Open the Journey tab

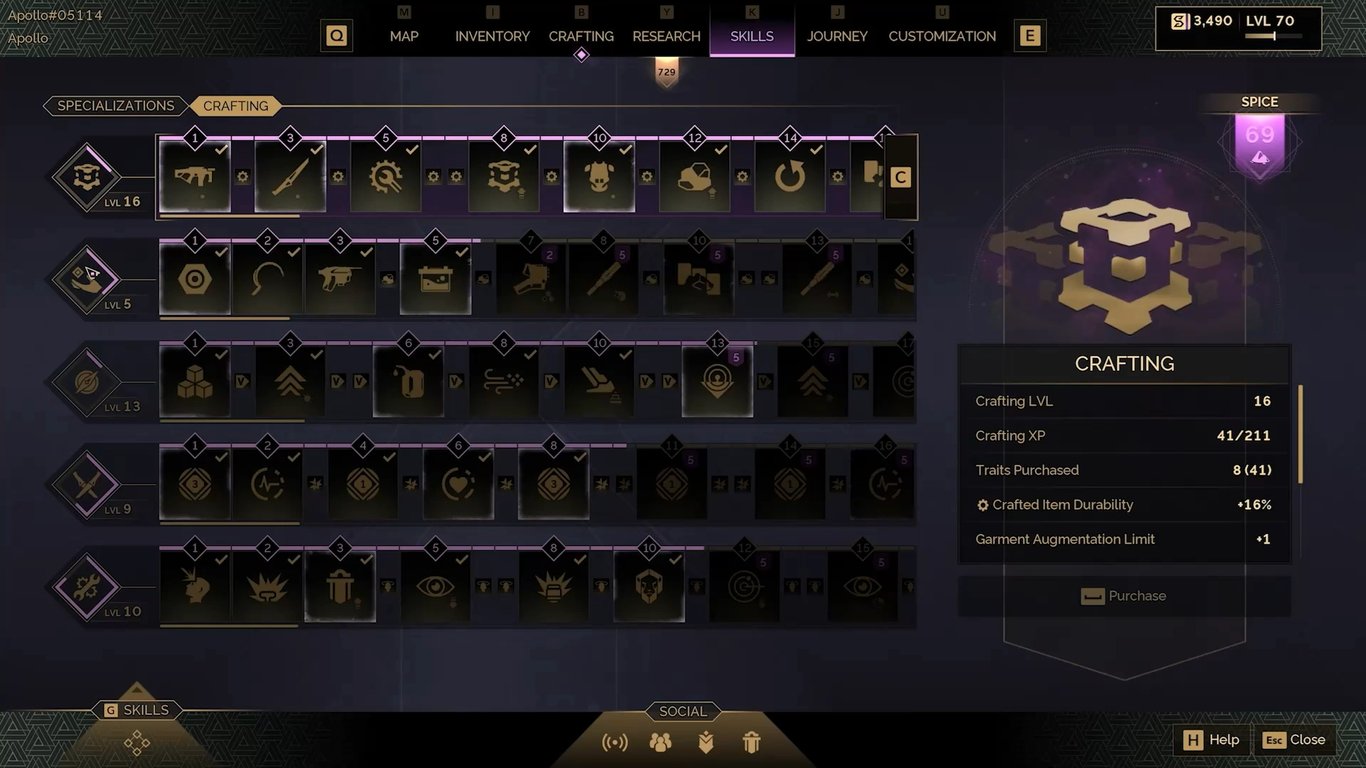[x=837, y=36]
